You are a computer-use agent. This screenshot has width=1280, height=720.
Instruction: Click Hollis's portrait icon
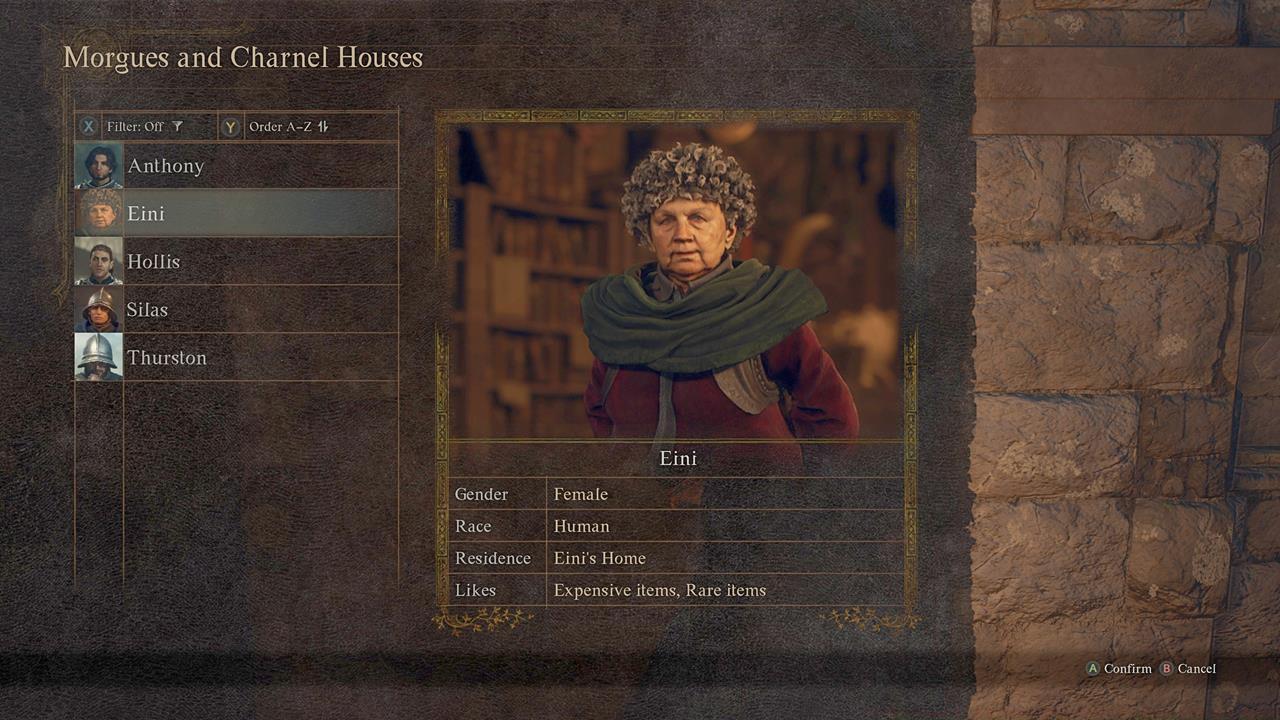coord(97,261)
